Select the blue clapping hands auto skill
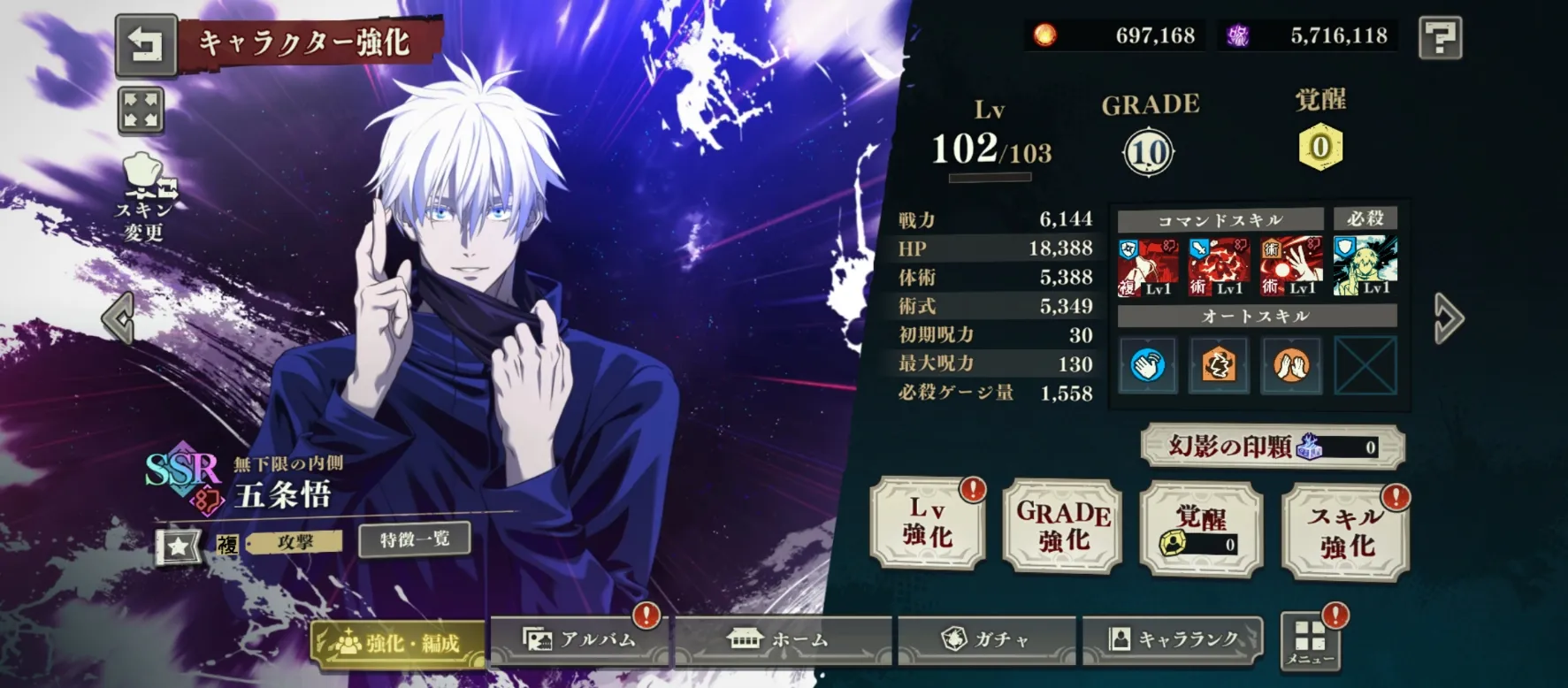Viewport: 1568px width, 688px height. [x=1147, y=364]
